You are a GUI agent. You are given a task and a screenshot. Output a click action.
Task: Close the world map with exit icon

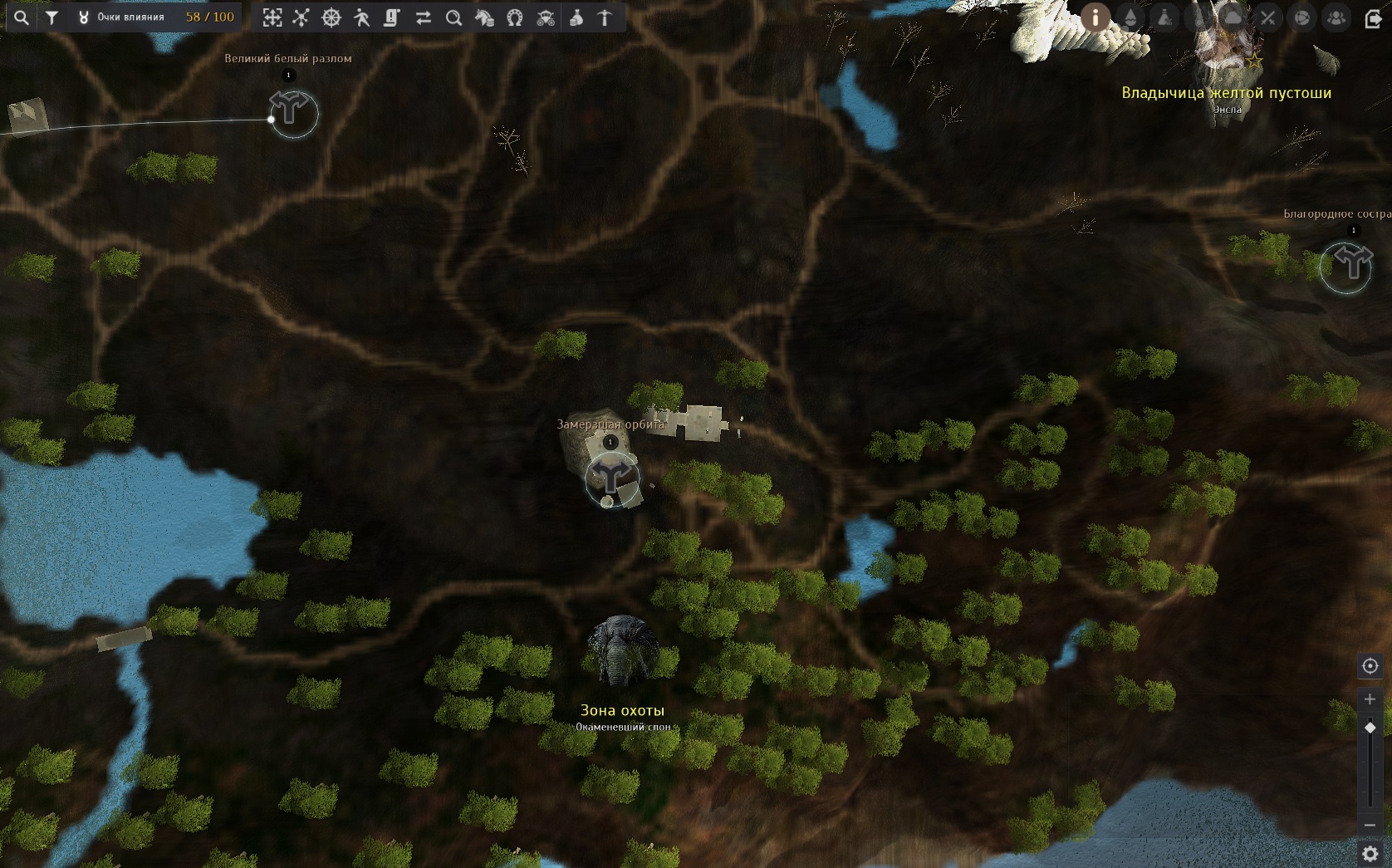(x=1373, y=17)
